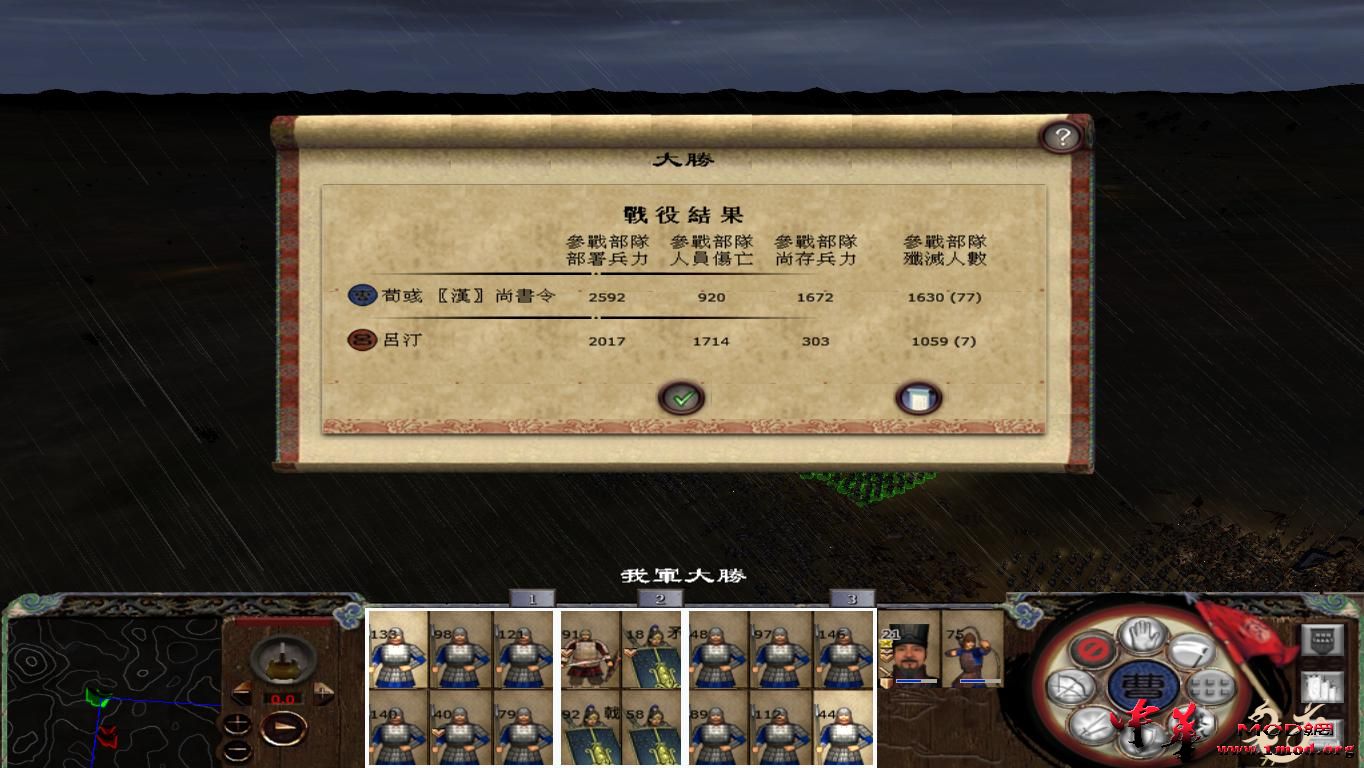Zoom the minimap out with the minus button
Screen dimensions: 1364x768
[x=237, y=749]
